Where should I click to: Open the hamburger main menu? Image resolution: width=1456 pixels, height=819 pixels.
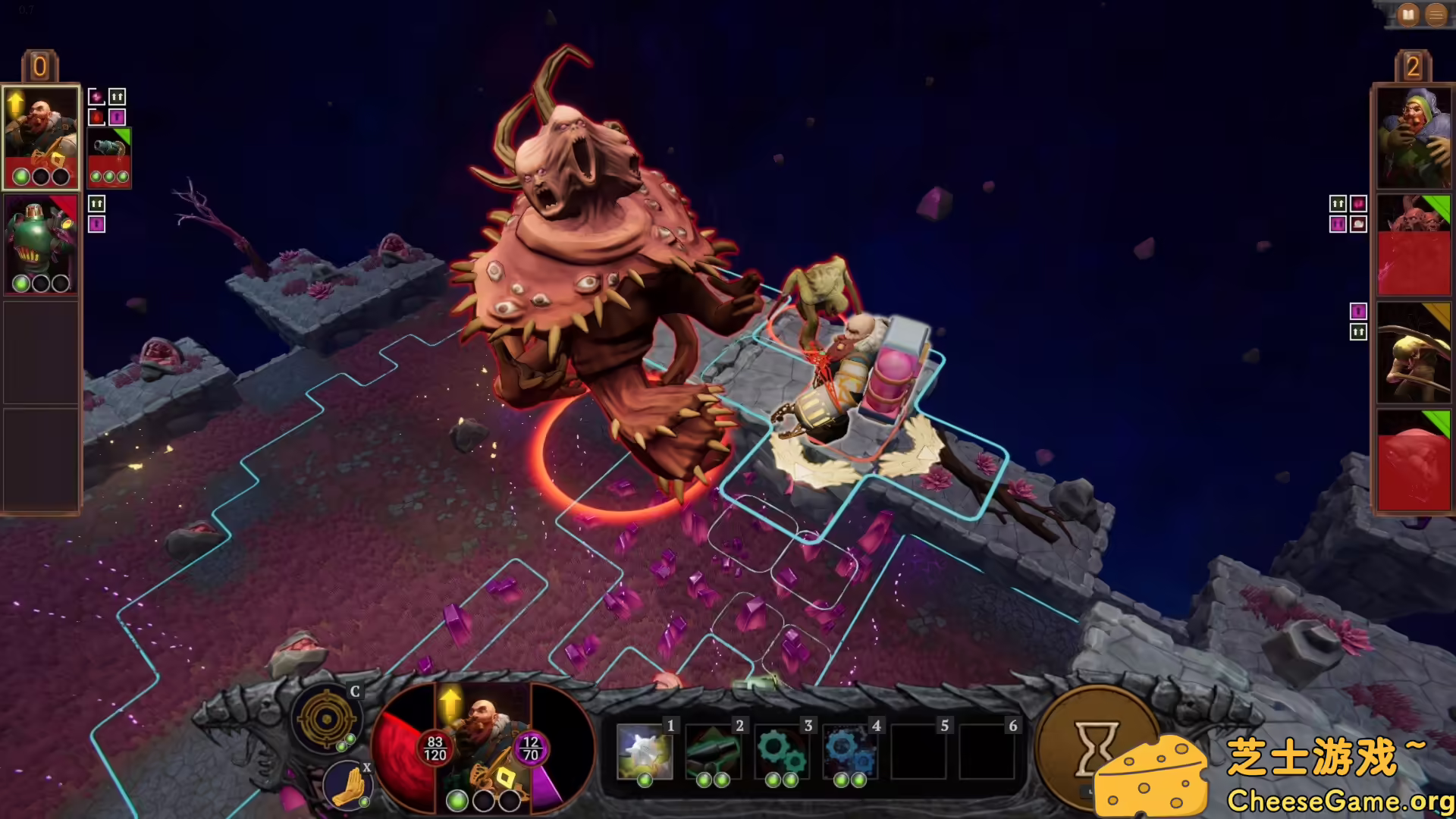[1436, 14]
